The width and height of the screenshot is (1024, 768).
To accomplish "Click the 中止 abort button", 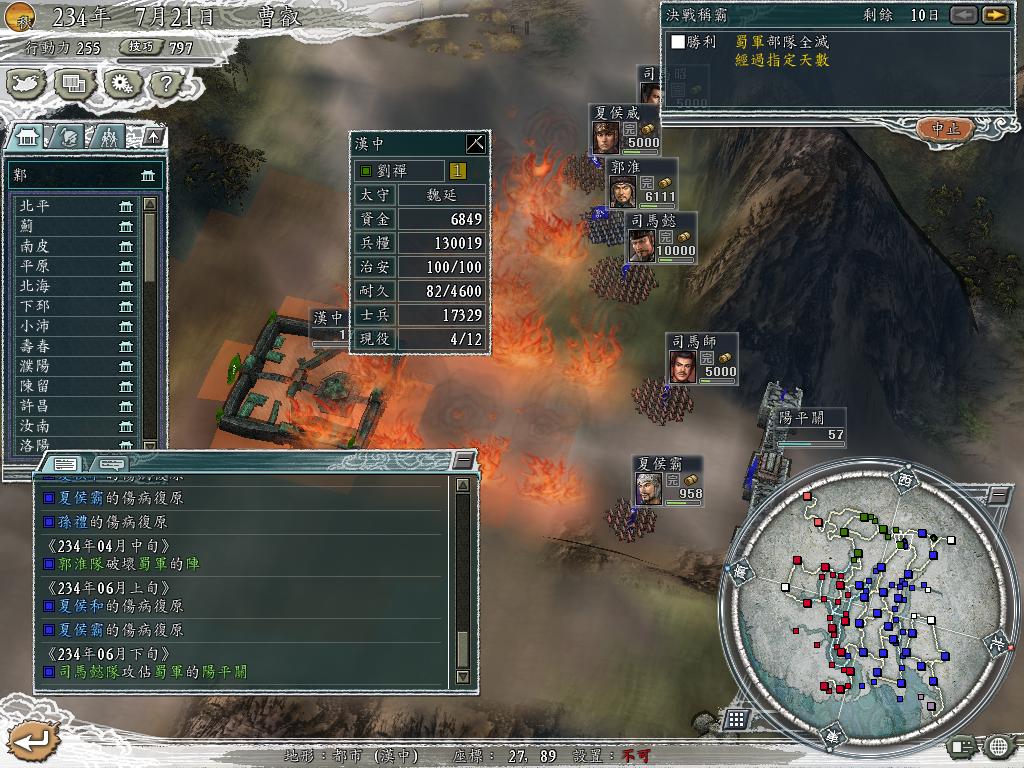I will click(945, 128).
